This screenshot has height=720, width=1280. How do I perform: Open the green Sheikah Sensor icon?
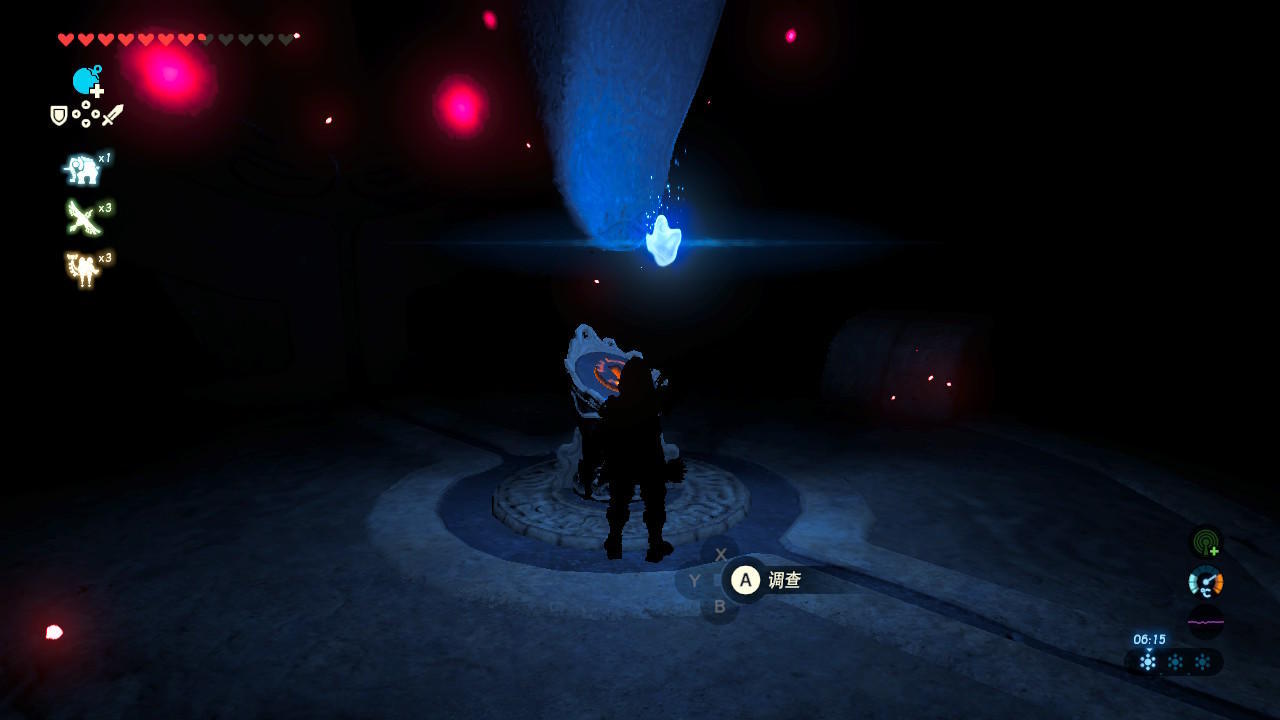point(1206,543)
